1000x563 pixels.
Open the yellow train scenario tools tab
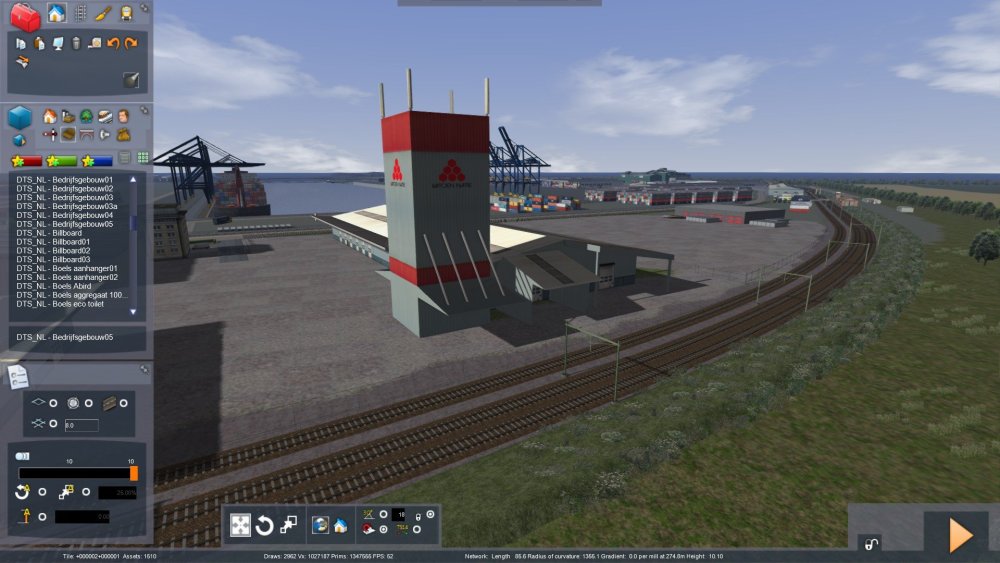tap(126, 13)
